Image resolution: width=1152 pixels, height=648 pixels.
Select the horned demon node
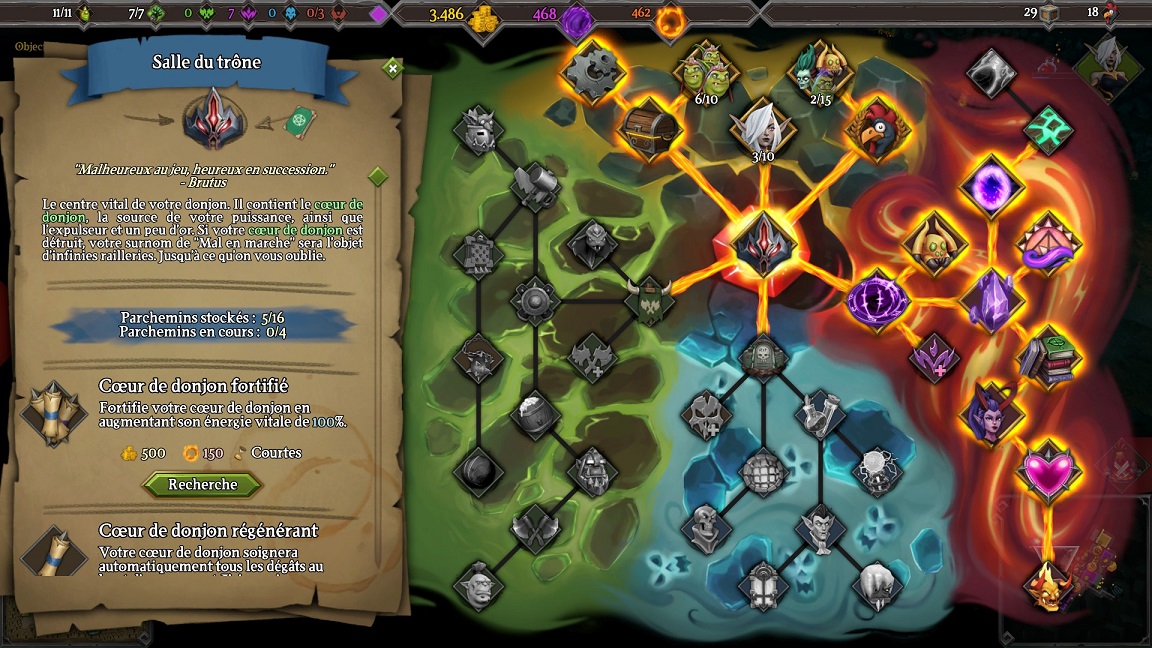(x=1049, y=584)
